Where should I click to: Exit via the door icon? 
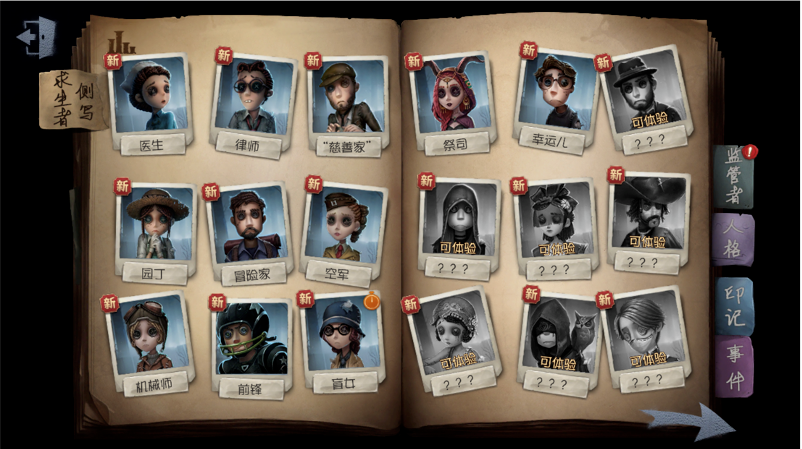coord(36,38)
